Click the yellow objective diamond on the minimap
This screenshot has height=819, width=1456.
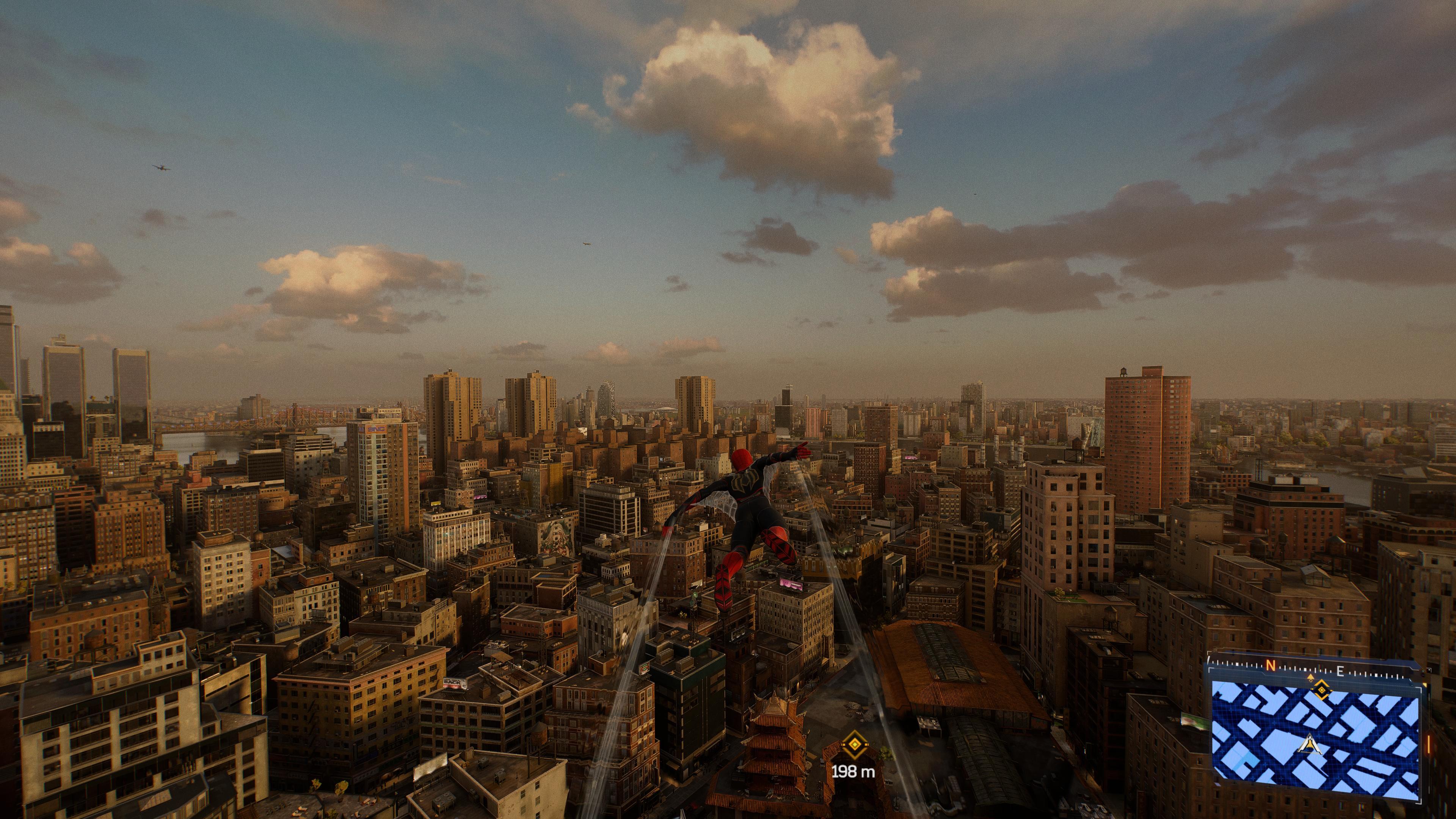click(1321, 690)
